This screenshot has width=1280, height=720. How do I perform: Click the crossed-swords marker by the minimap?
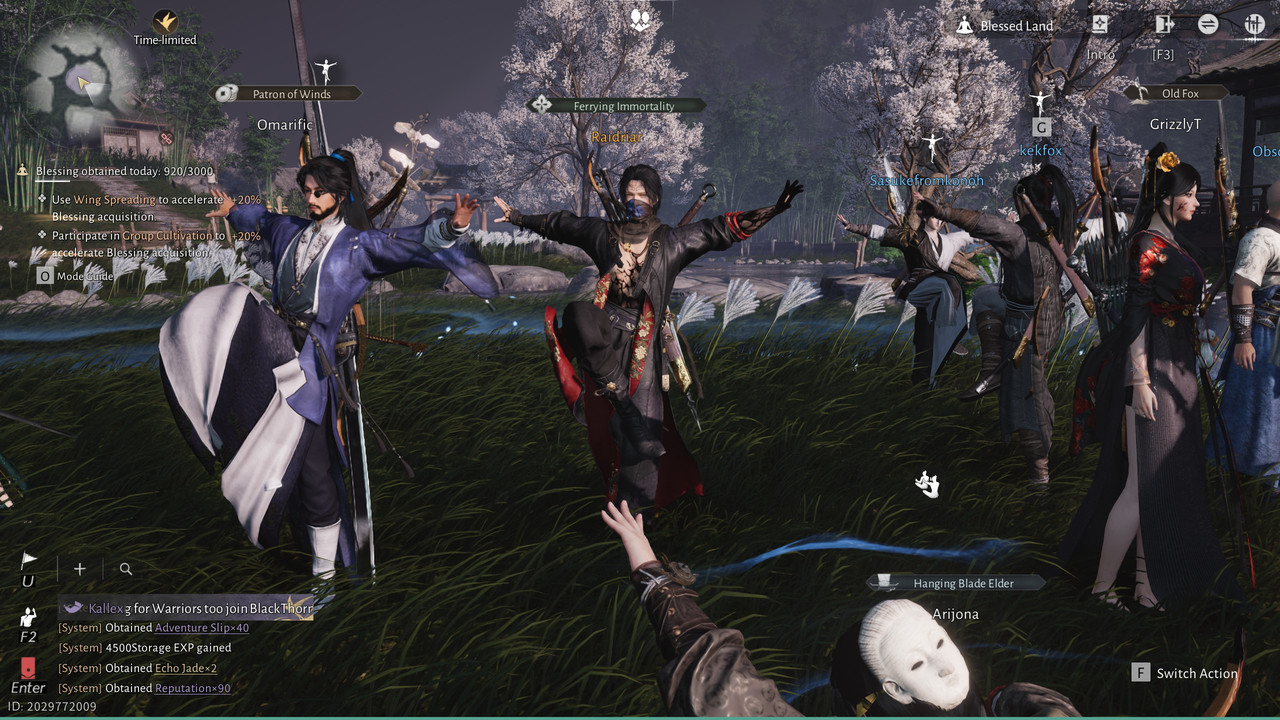coord(167,138)
